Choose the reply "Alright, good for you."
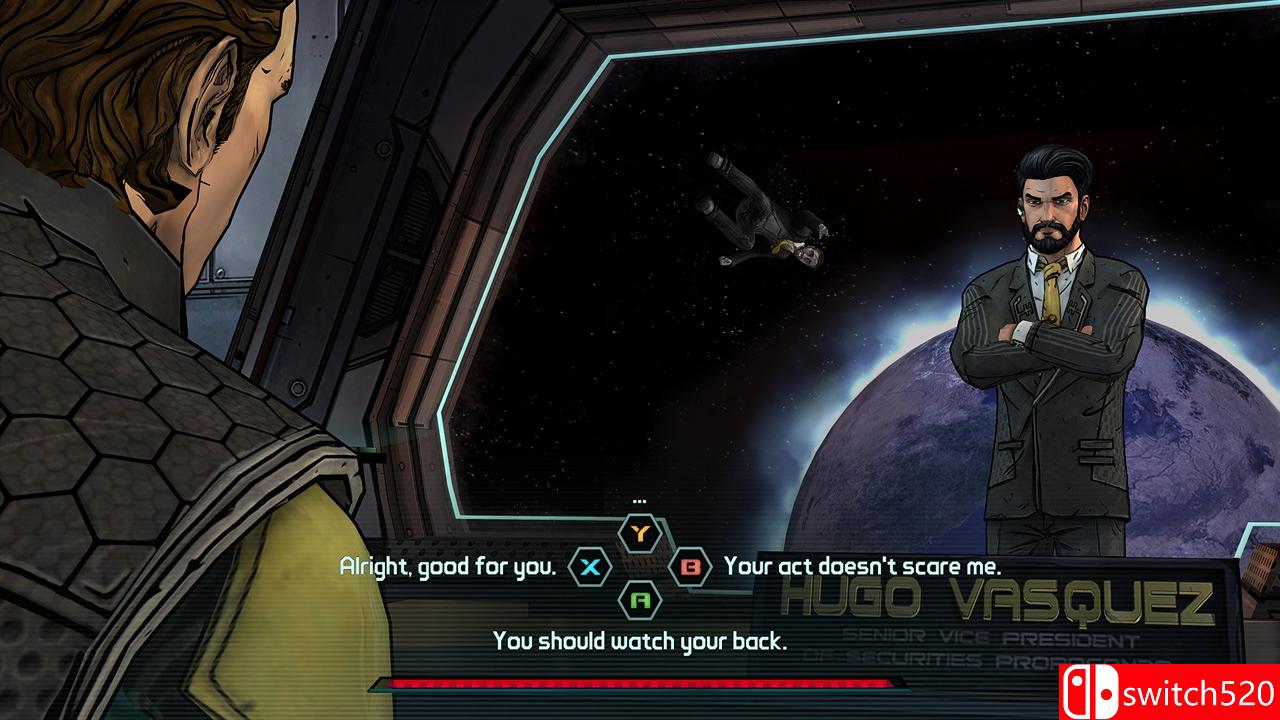1280x720 pixels. click(447, 567)
